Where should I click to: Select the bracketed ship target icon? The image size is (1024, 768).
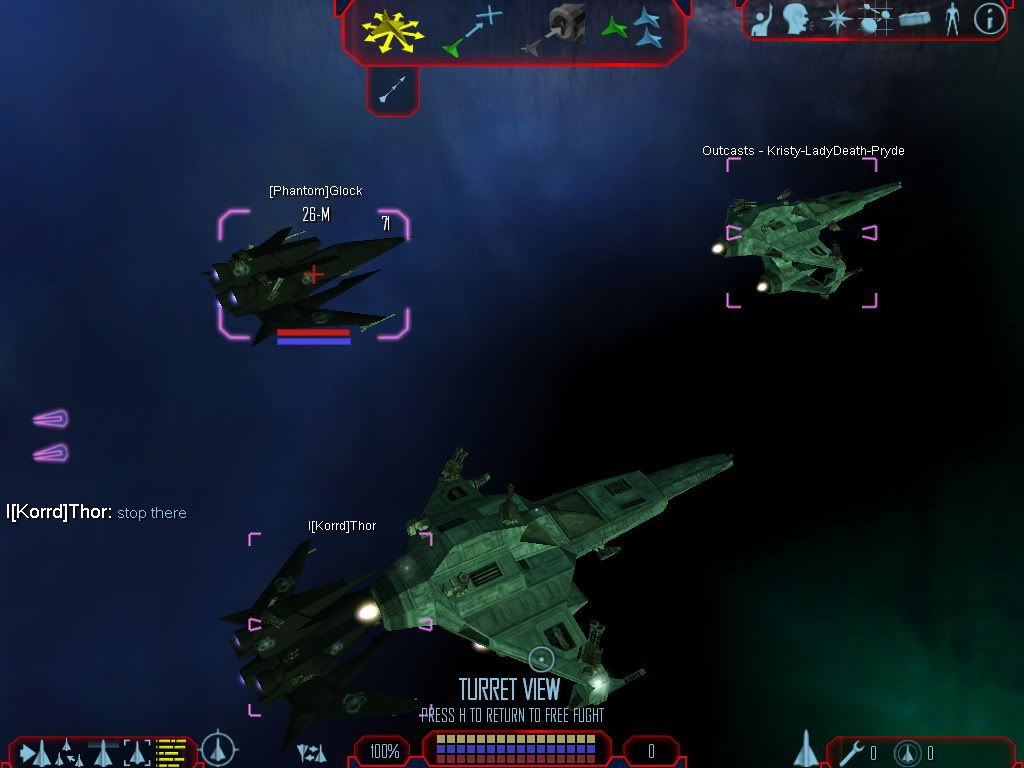(x=137, y=751)
